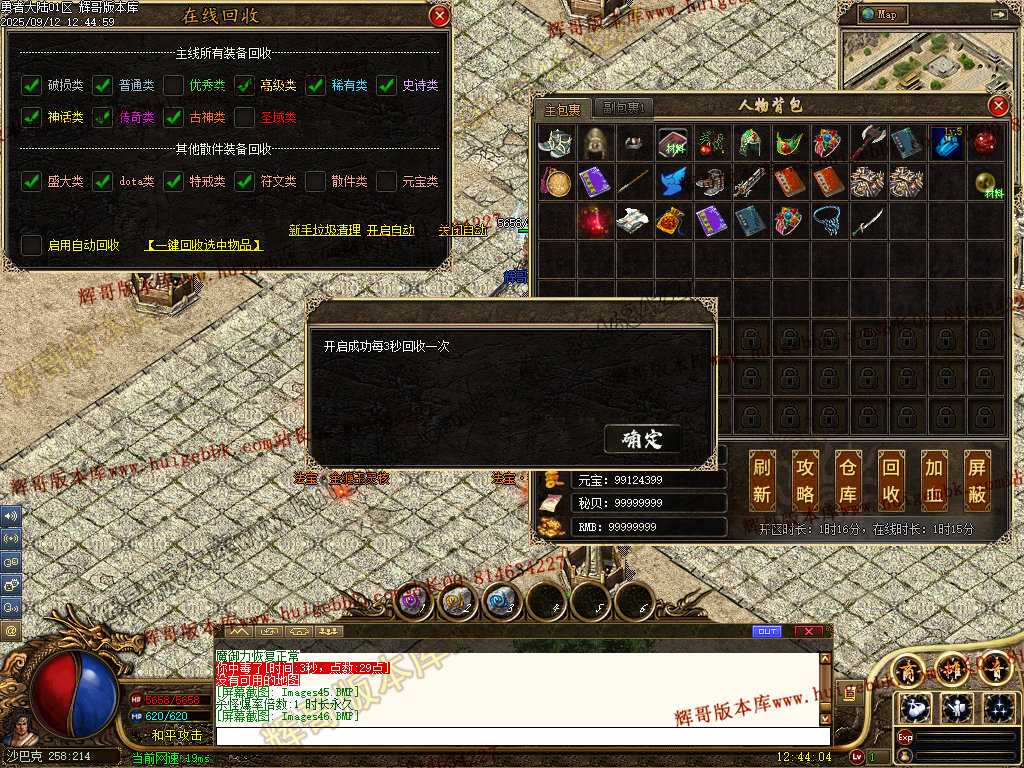
Task: Open the 仓库 storage button
Action: pos(848,480)
